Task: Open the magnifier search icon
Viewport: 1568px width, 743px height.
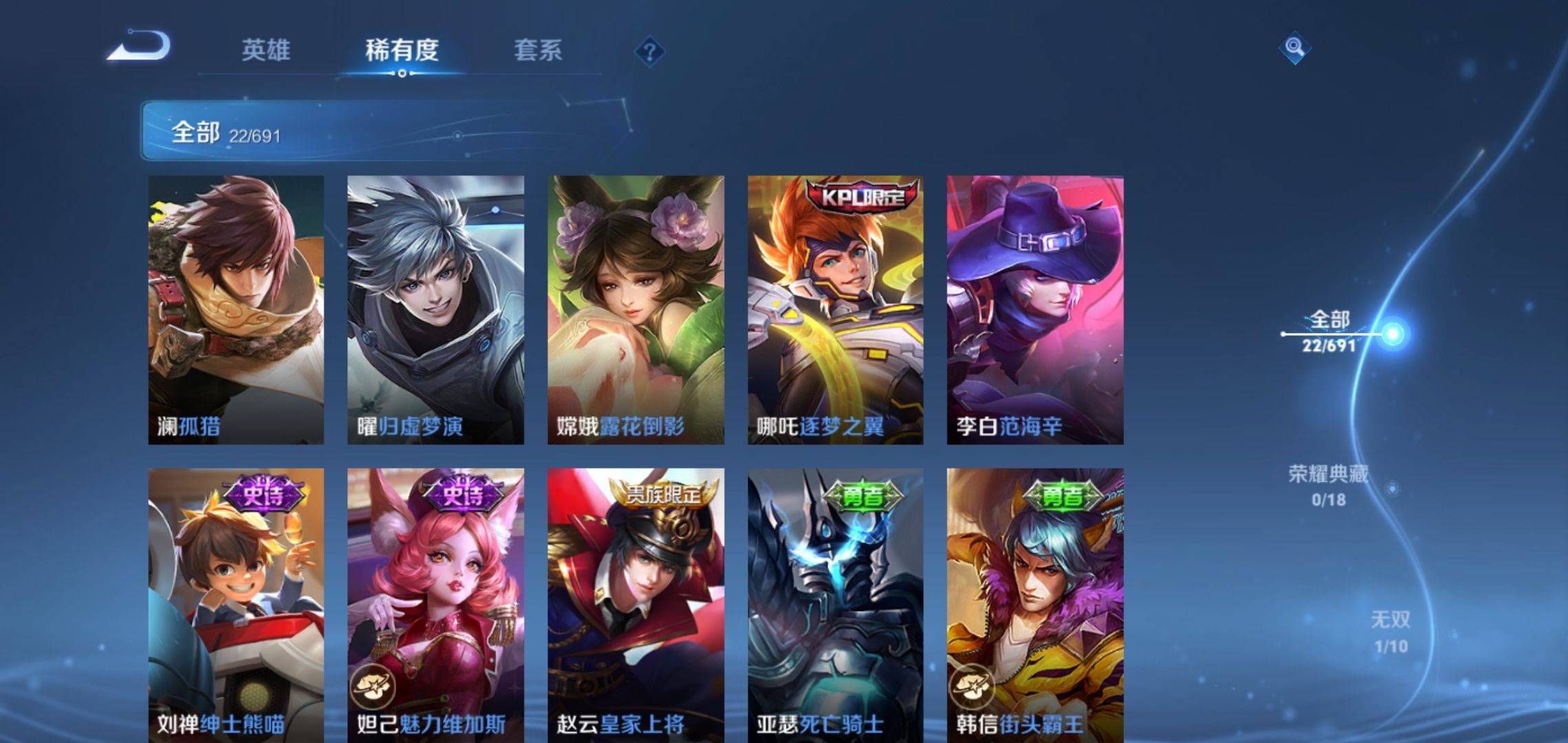Action: (1294, 47)
